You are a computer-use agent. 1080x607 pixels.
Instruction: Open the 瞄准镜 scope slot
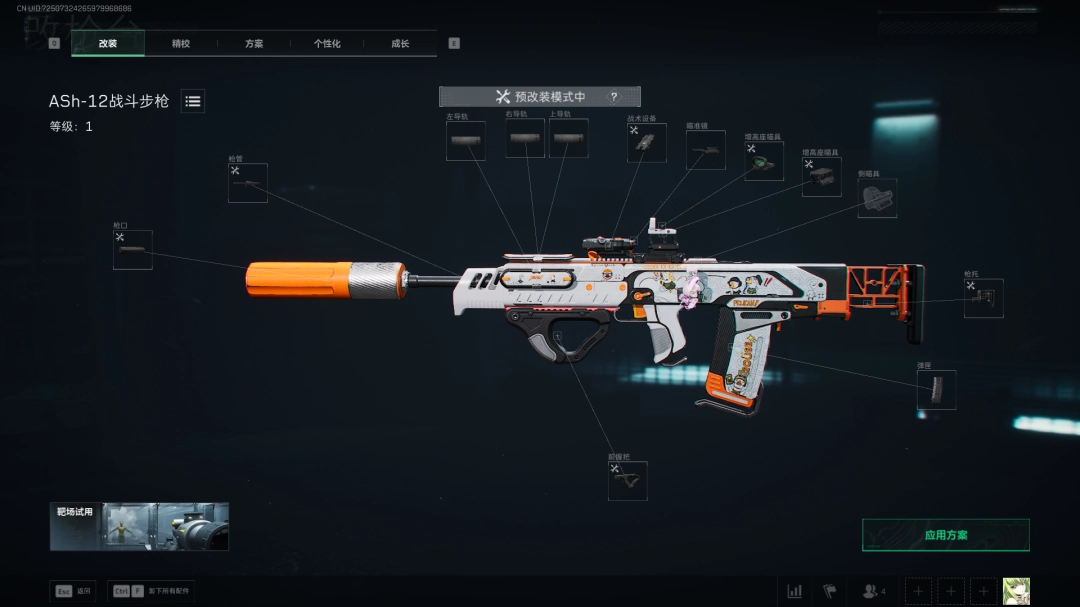click(706, 150)
